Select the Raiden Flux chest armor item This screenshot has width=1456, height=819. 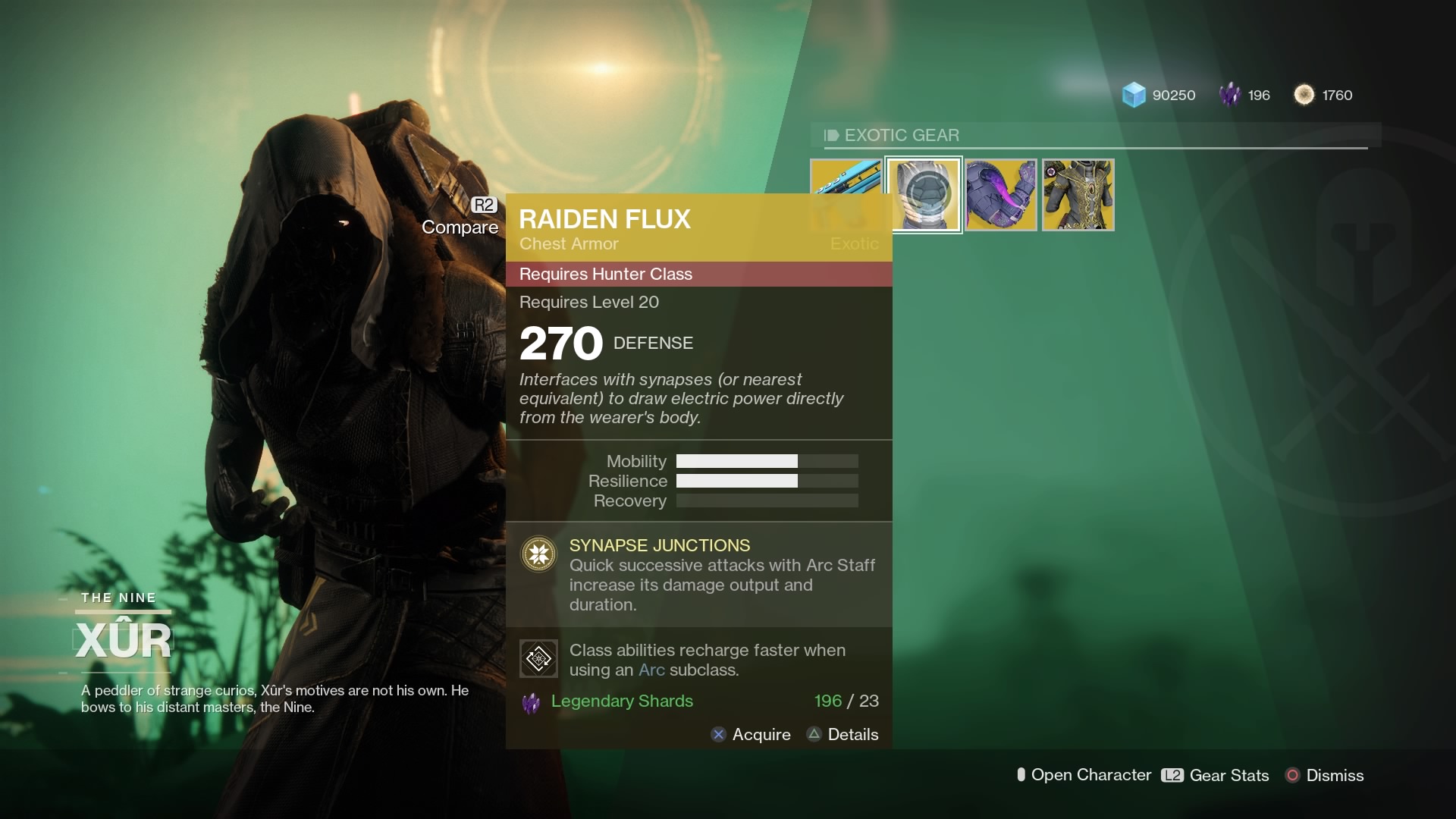pos(925,194)
